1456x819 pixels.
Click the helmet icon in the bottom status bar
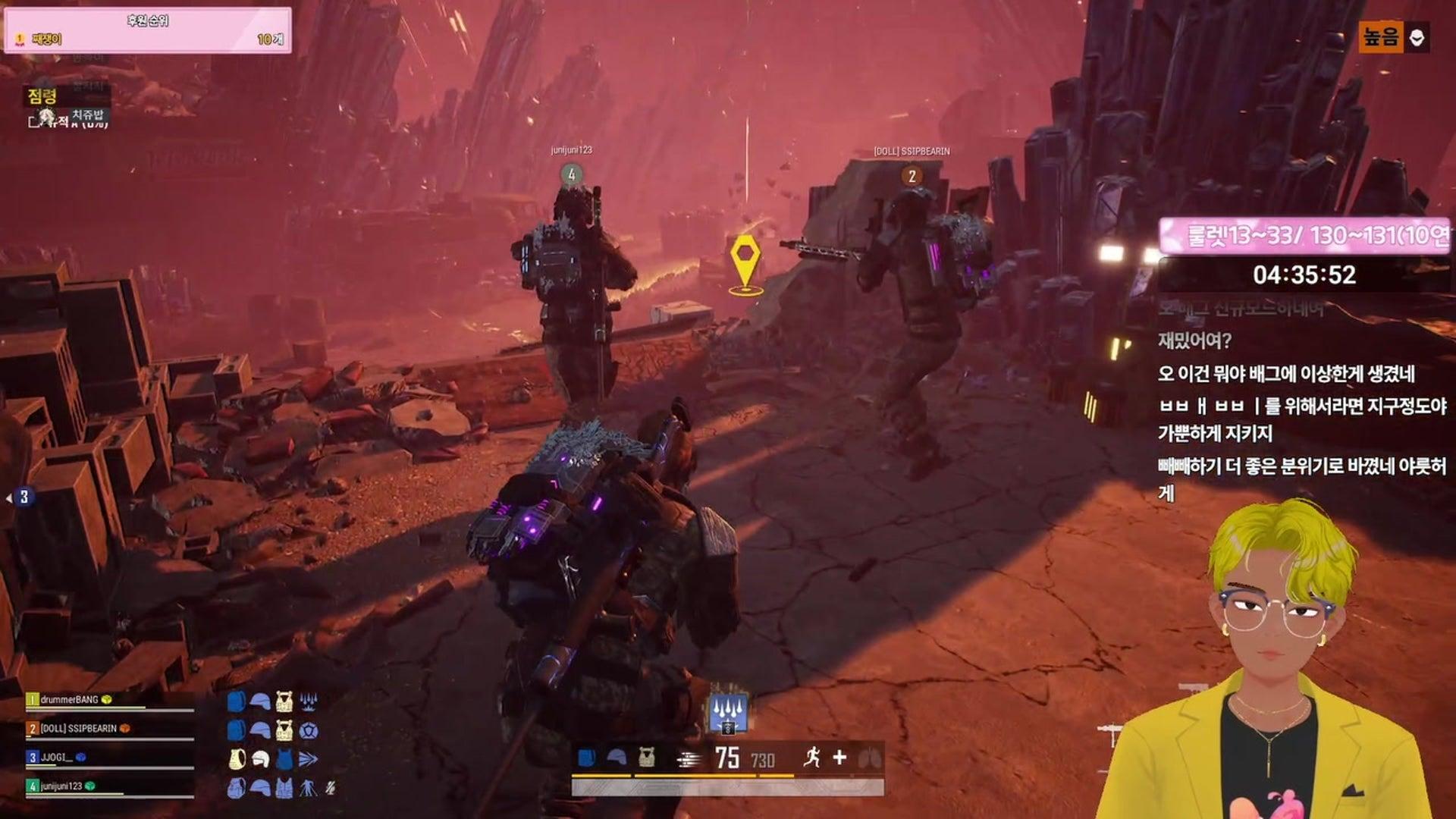click(617, 757)
